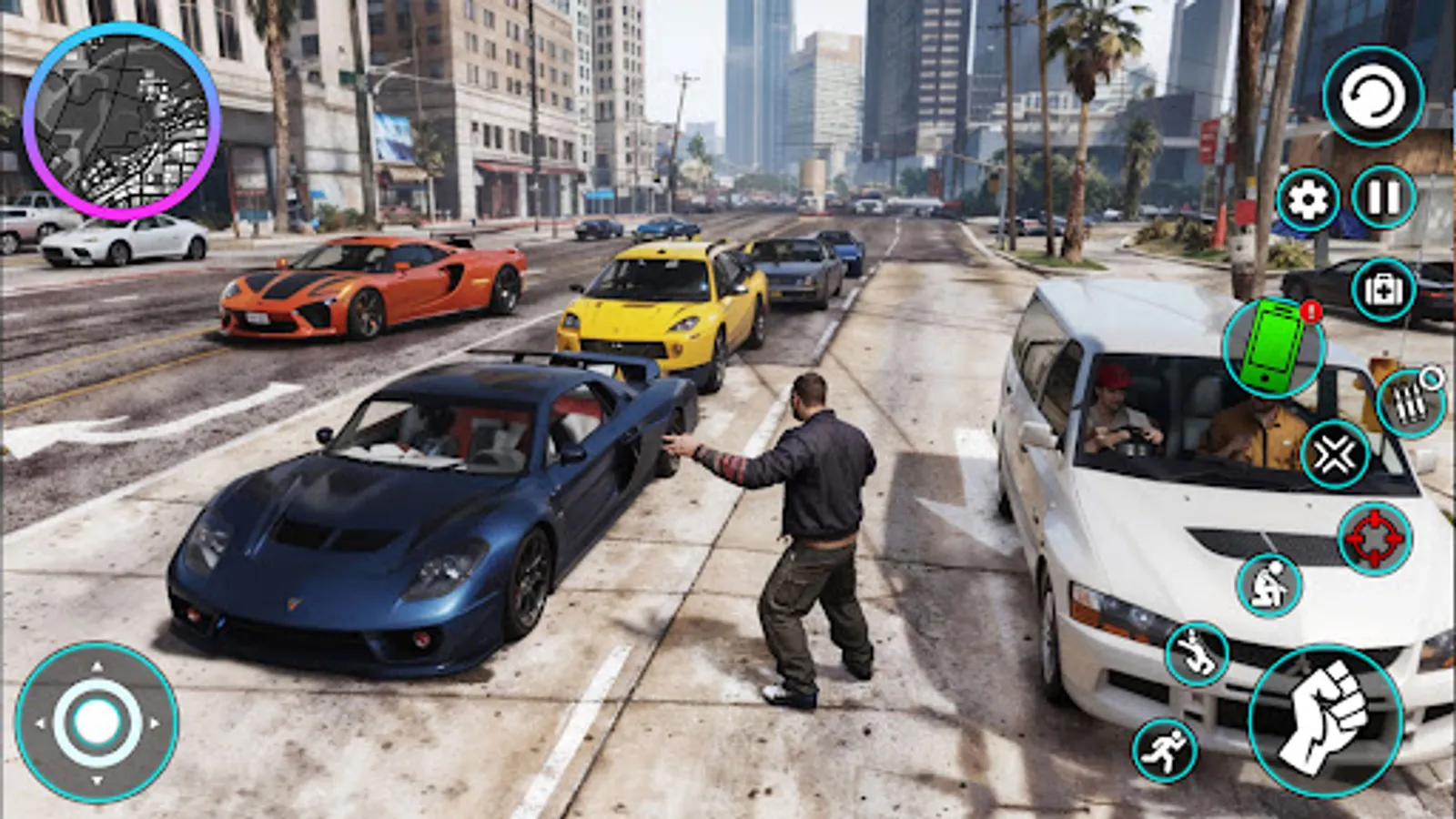Toggle the weapon selector circle beside ammo icon
1456x819 pixels.
pyautogui.click(x=1431, y=375)
